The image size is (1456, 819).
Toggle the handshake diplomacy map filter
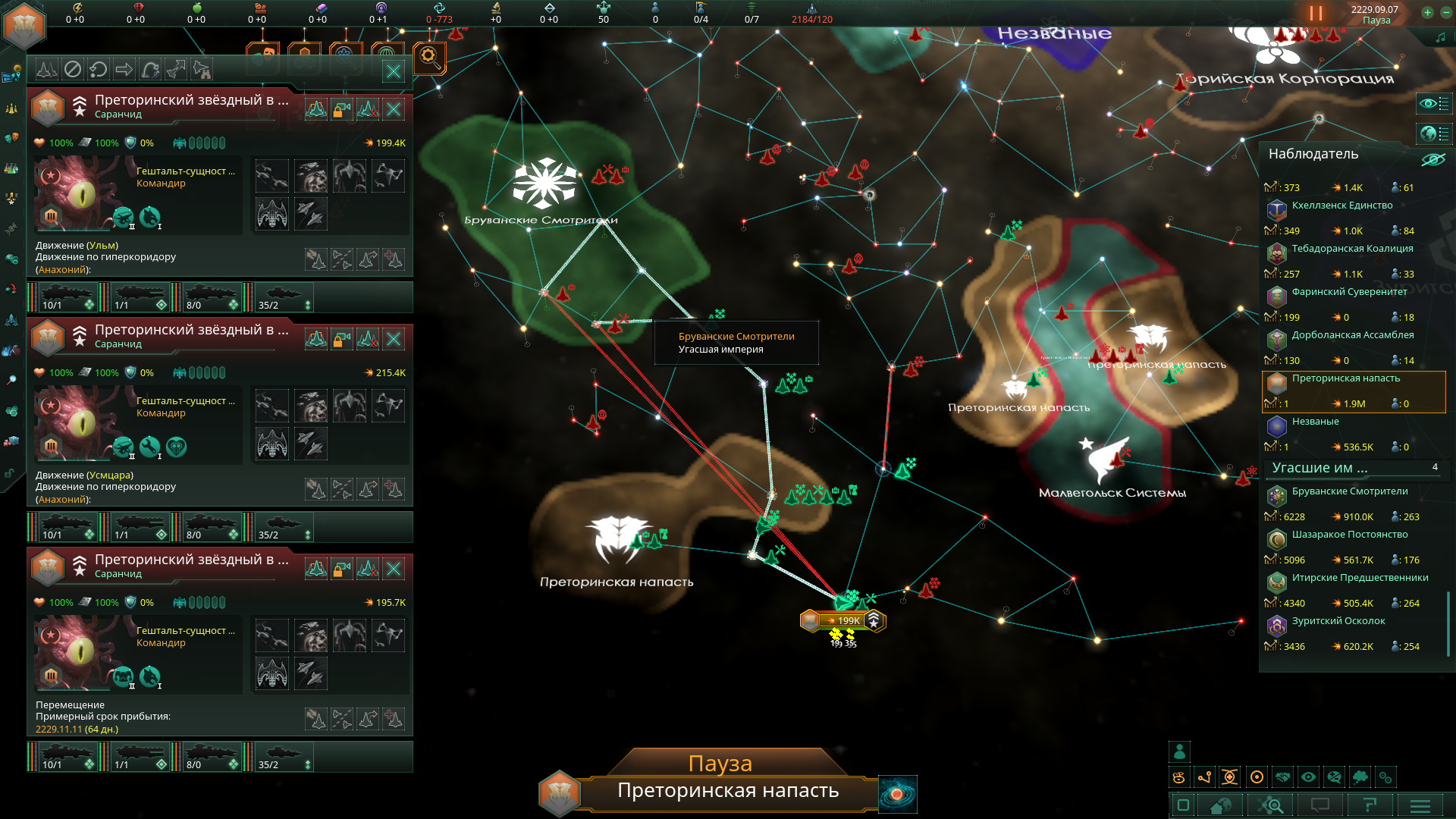point(1282,777)
